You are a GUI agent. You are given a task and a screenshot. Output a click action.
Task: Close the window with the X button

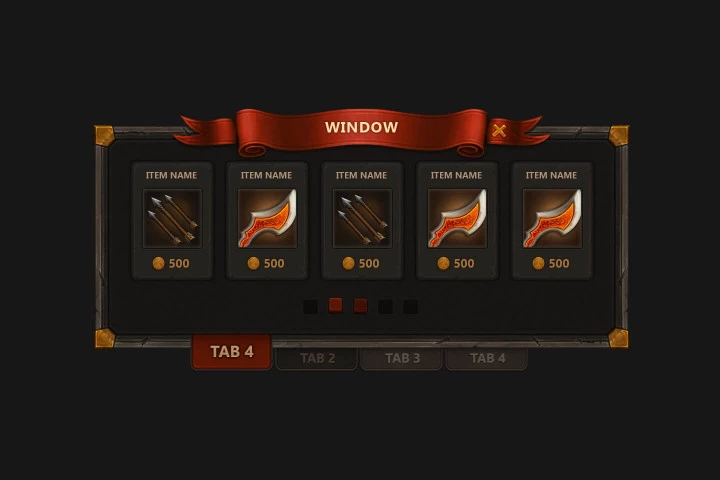[x=499, y=130]
